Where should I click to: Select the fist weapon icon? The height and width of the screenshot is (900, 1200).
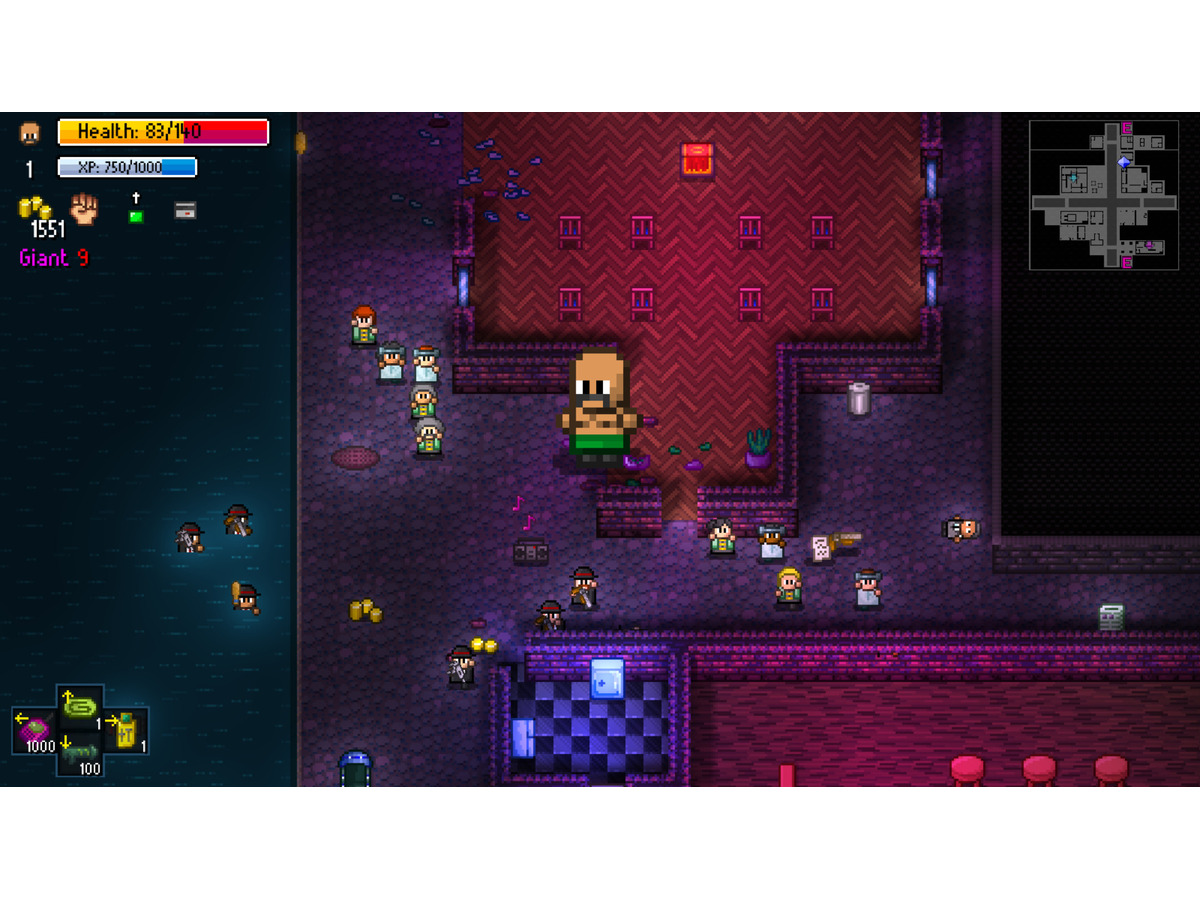tap(85, 208)
